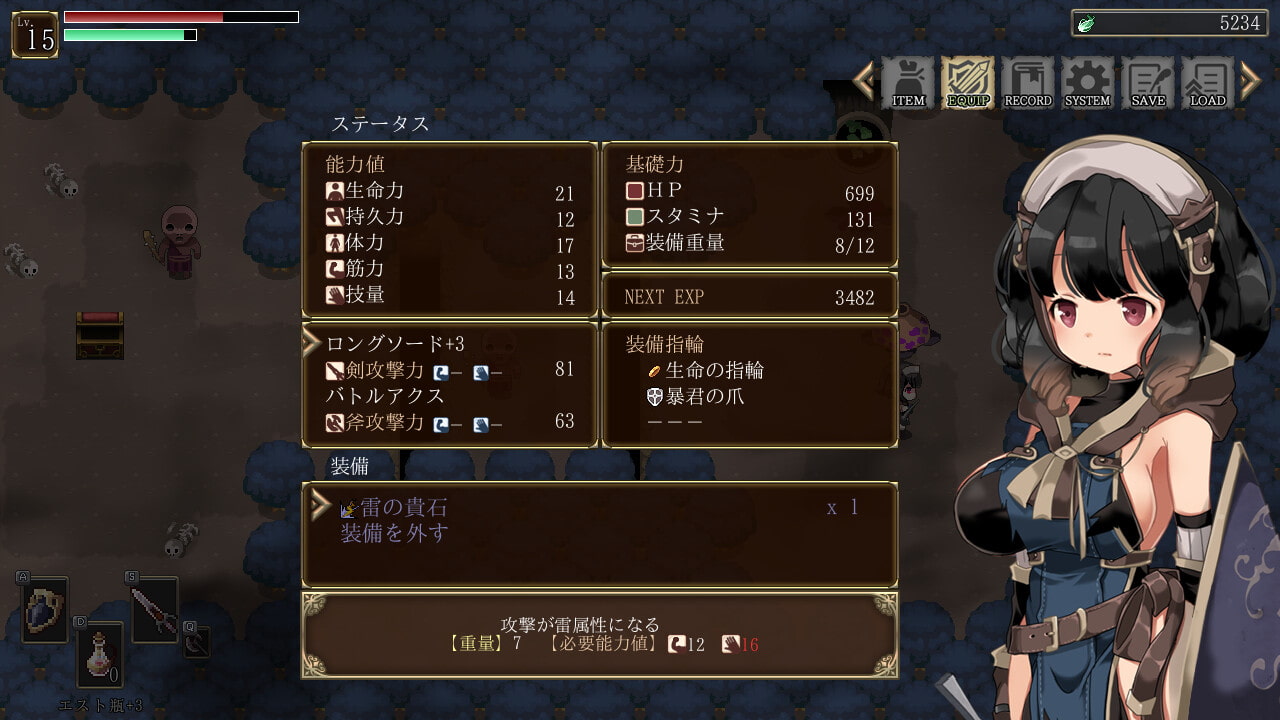Select the バトルアクス weapon entry
This screenshot has height=720, width=1280.
(x=385, y=396)
